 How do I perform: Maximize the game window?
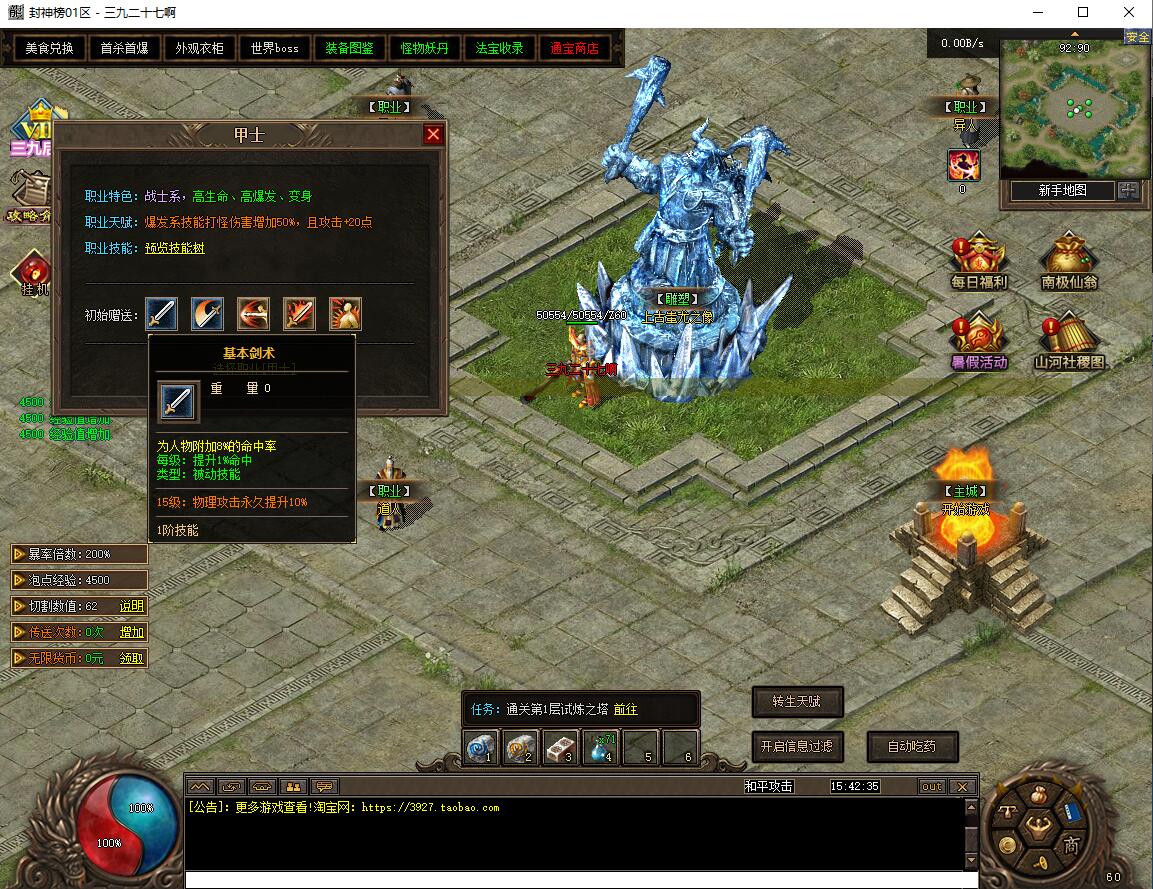point(1082,13)
